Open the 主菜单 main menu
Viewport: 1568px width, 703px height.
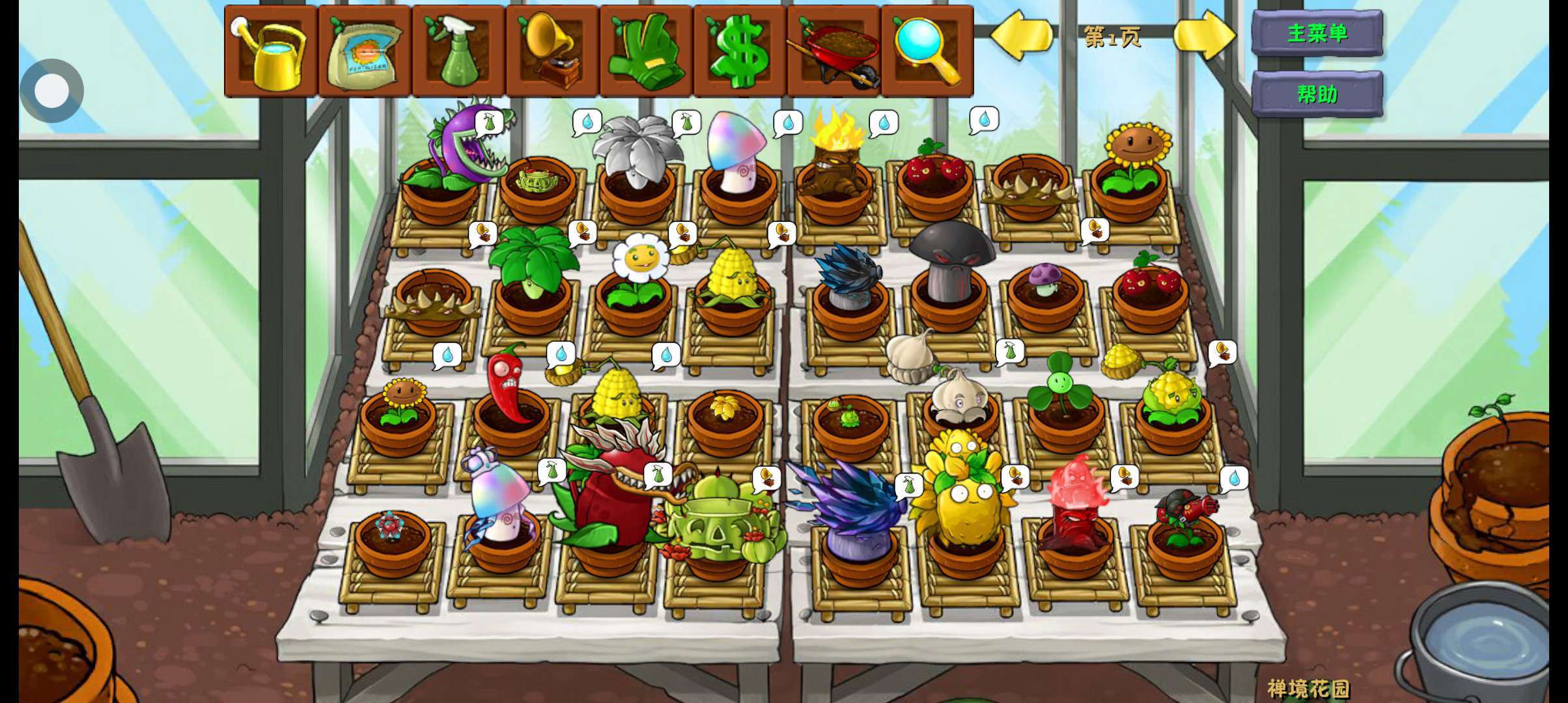(x=1317, y=33)
